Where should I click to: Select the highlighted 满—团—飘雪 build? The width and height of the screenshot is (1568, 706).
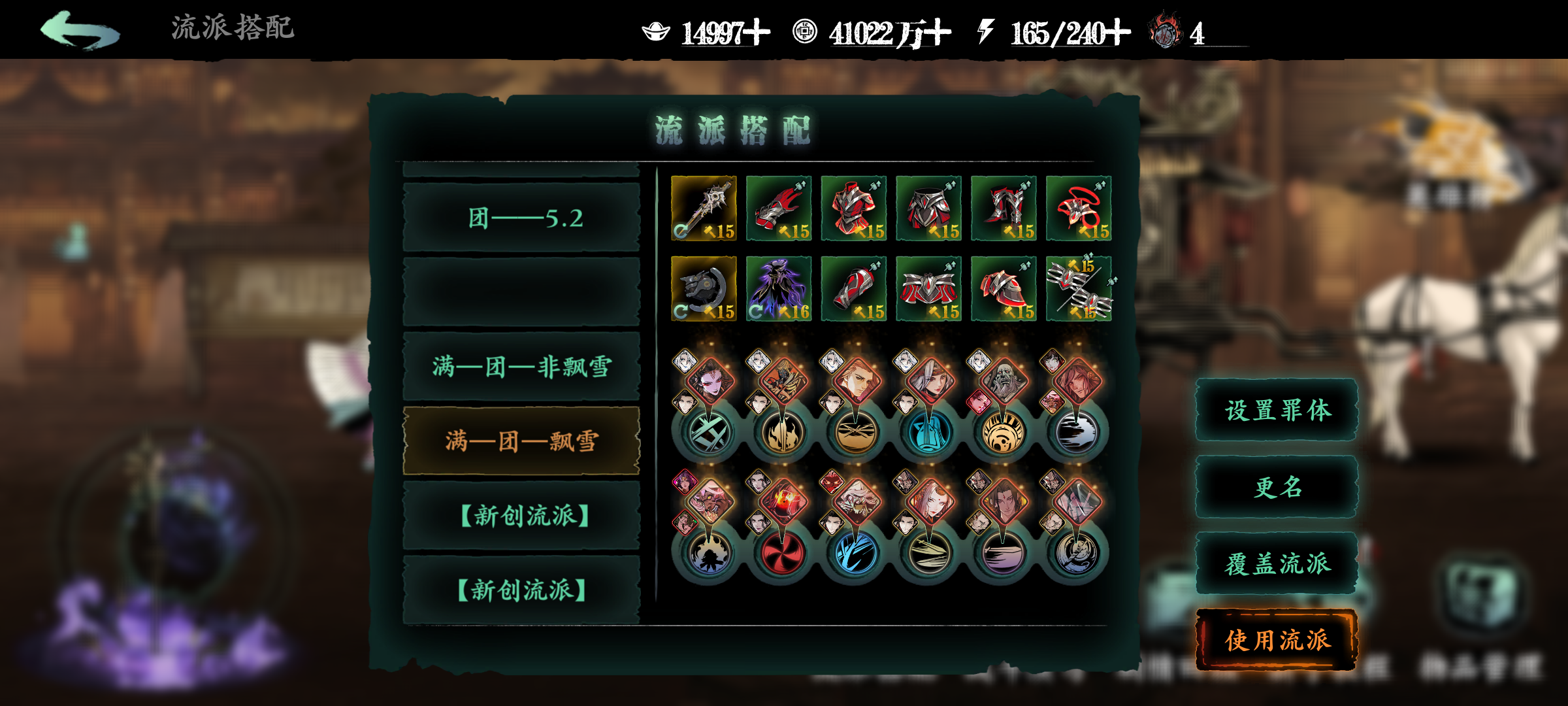[x=521, y=441]
